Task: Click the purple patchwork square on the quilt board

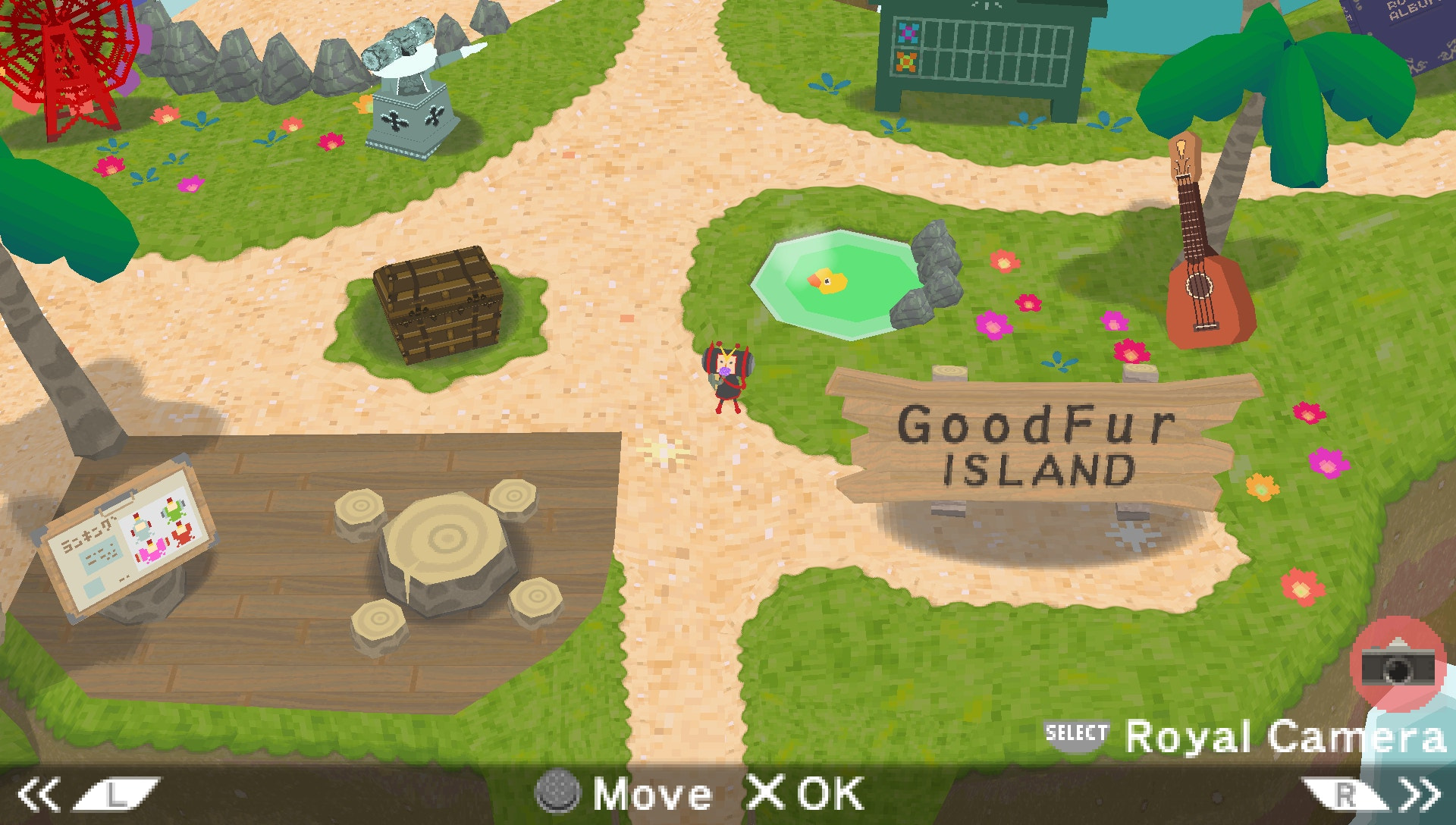Action: tap(908, 33)
